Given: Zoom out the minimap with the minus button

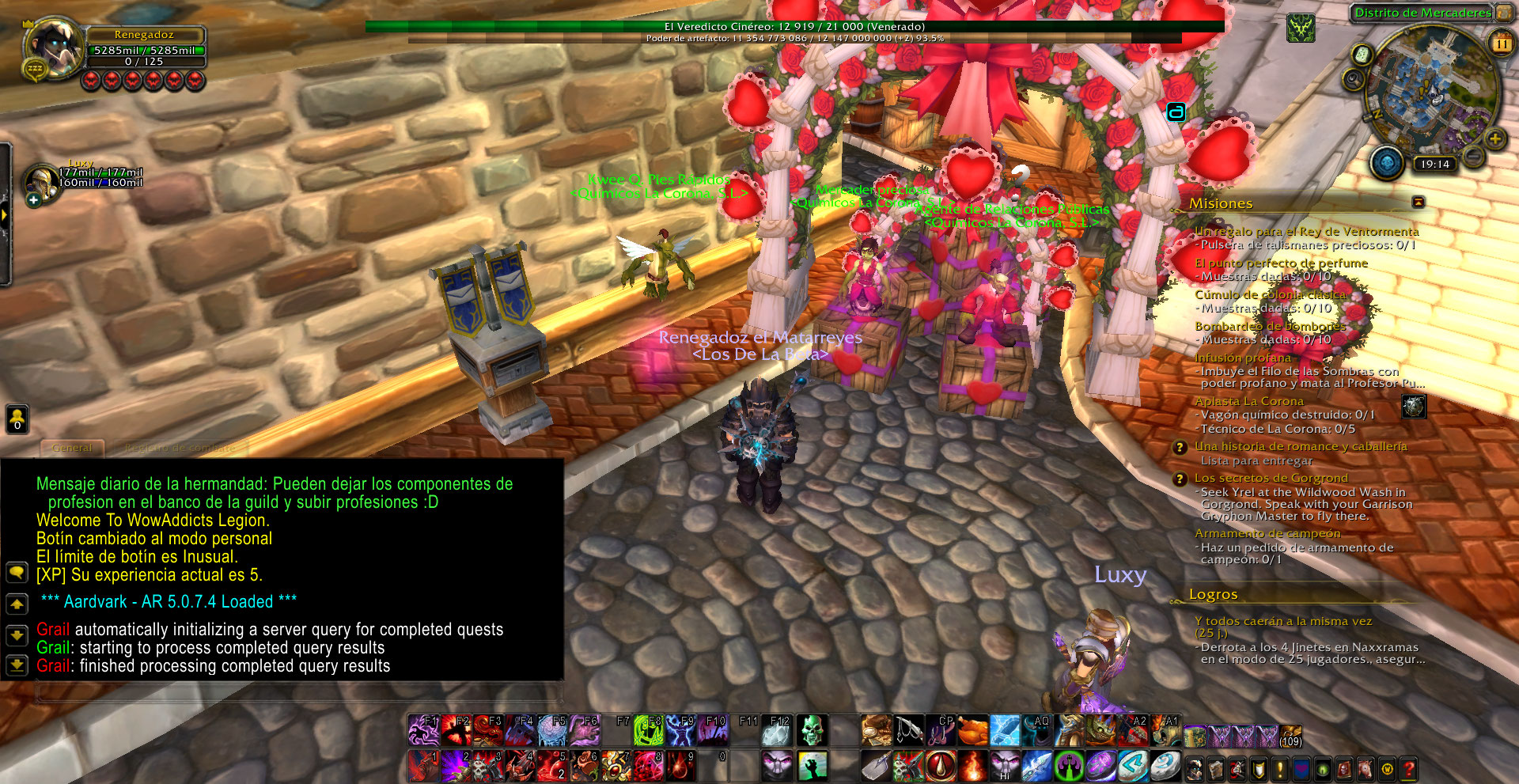Looking at the screenshot, I should (1473, 156).
